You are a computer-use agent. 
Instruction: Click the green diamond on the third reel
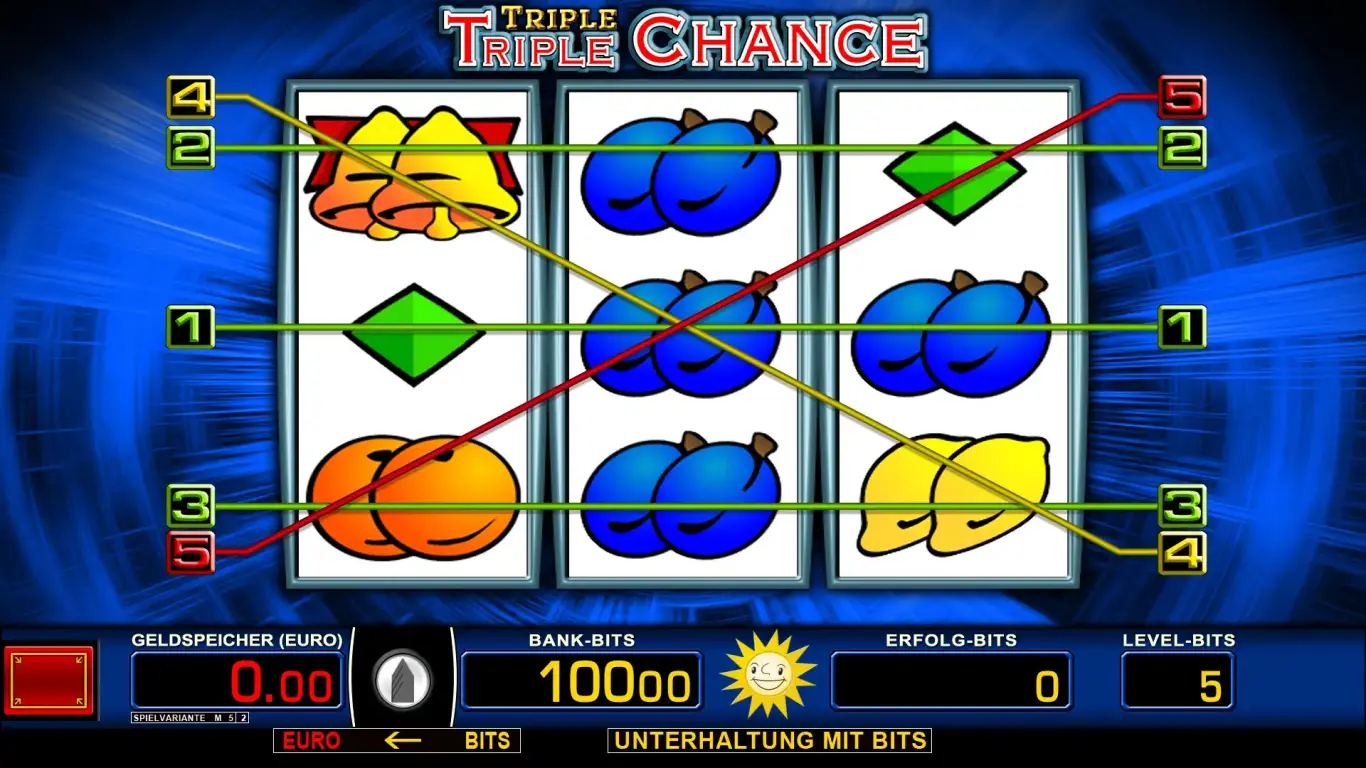tap(951, 170)
